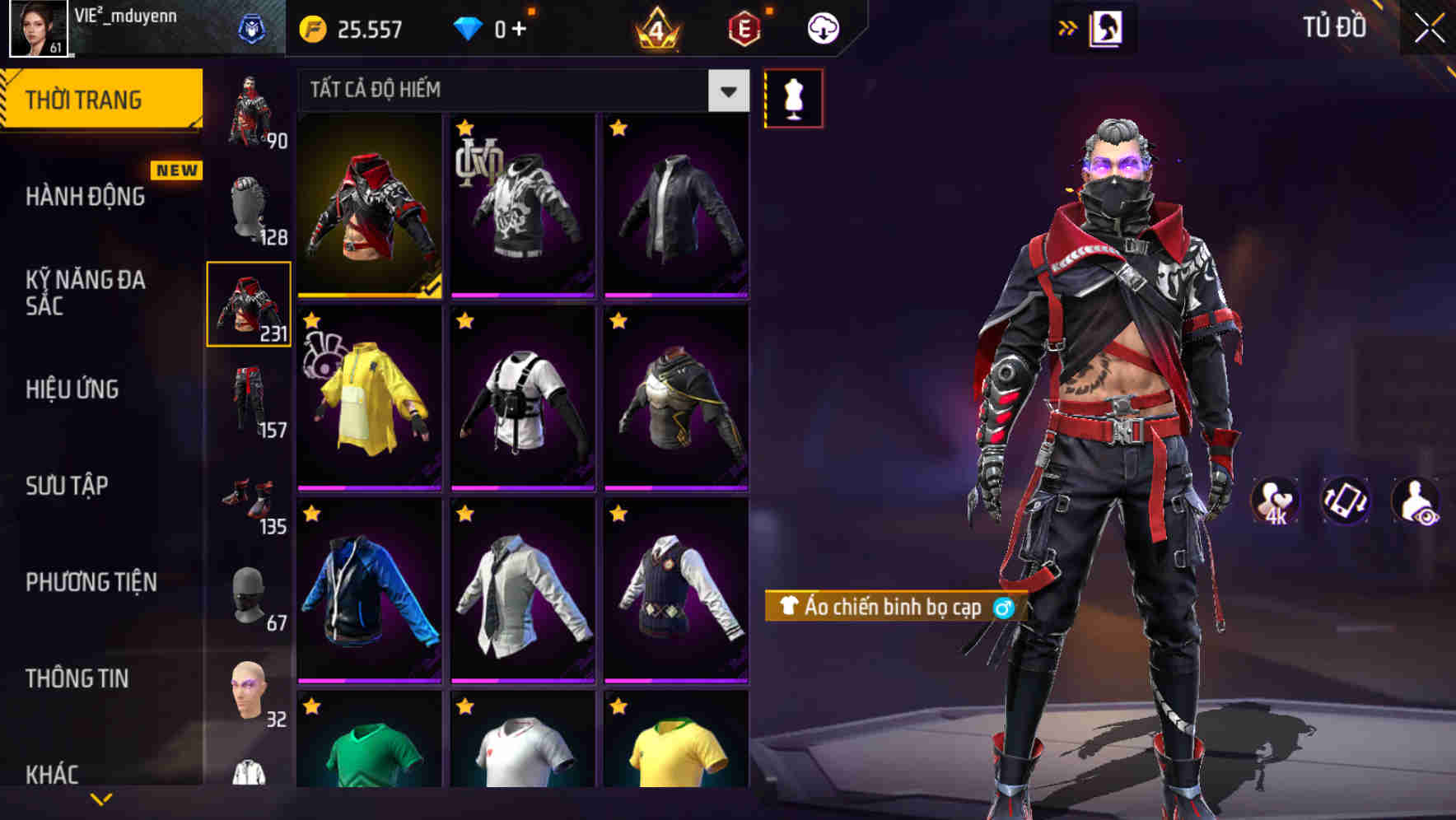Expand the sidebar via bottom chevron arrow
1456x820 pixels.
click(100, 797)
